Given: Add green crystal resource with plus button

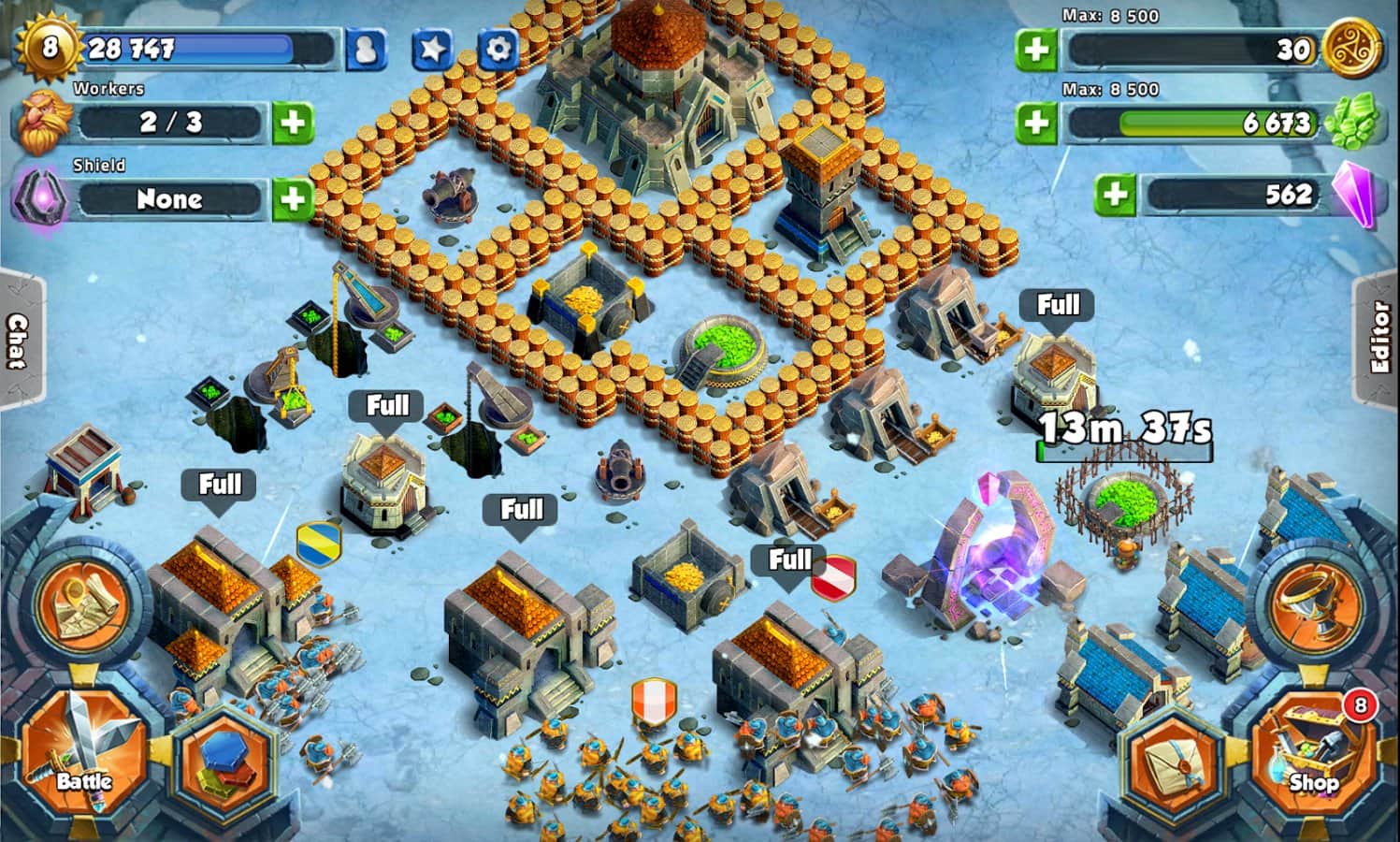Looking at the screenshot, I should (x=1036, y=123).
